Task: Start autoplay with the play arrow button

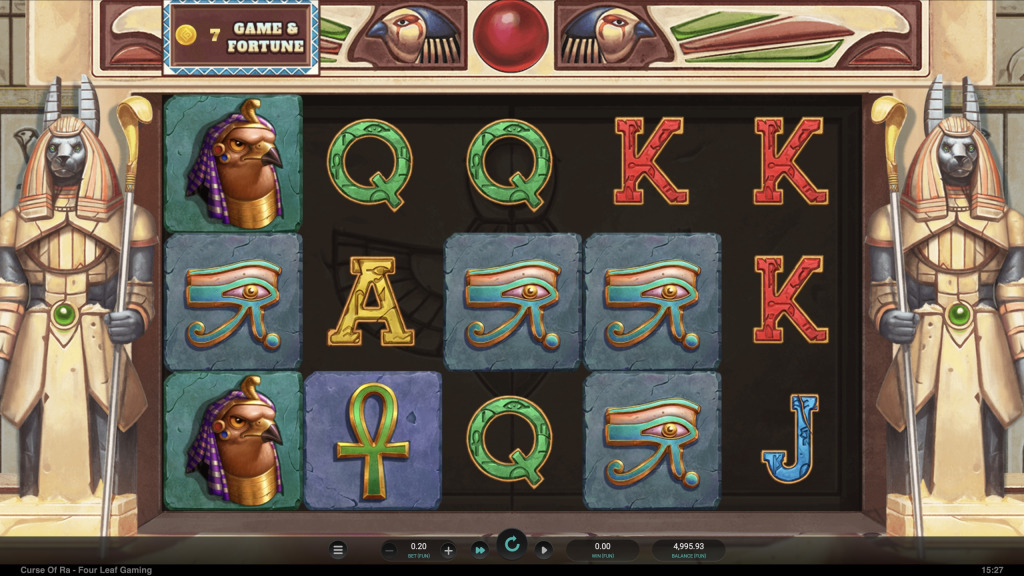Action: (x=544, y=550)
